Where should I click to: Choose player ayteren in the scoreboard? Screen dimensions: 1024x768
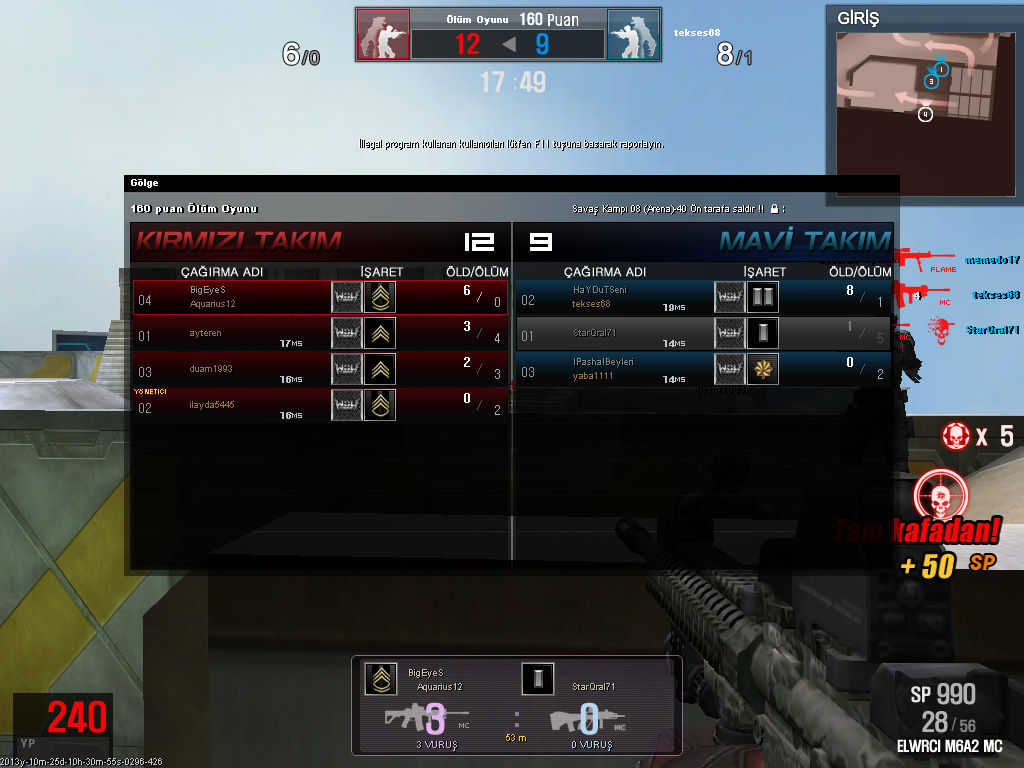pyautogui.click(x=320, y=333)
